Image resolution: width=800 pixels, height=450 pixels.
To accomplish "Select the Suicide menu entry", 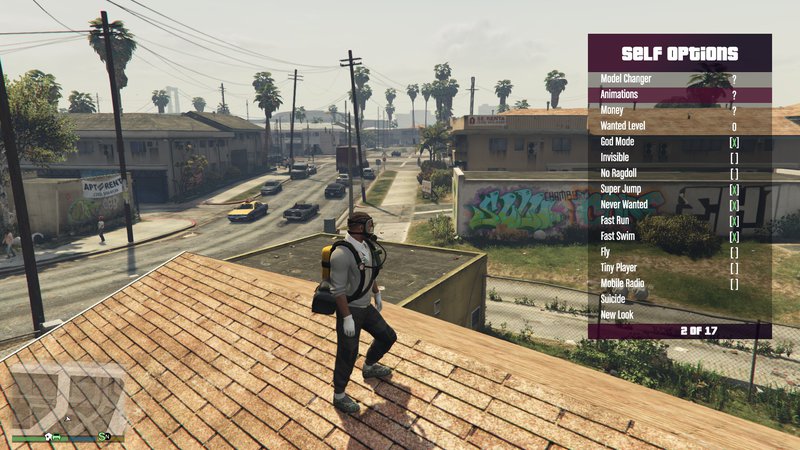I will pyautogui.click(x=680, y=300).
